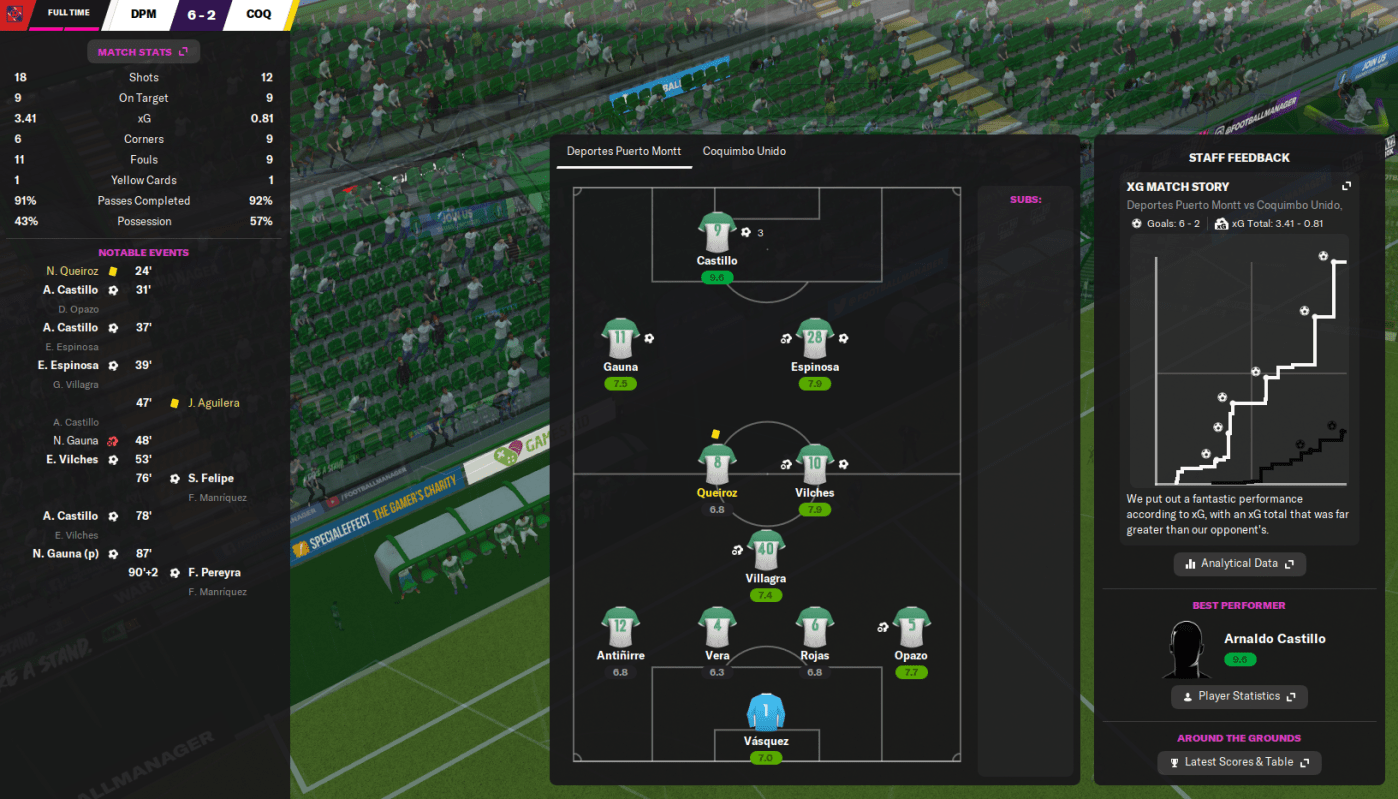Screen dimensions: 1398x799
Task: View Player Statistics
Action: coord(1239,696)
